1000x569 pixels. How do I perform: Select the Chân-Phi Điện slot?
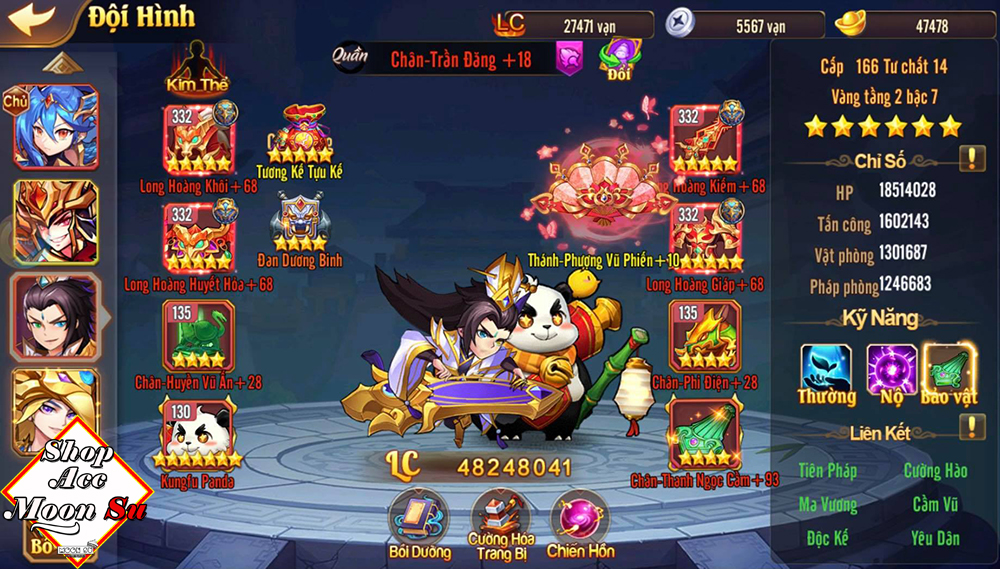tap(705, 335)
